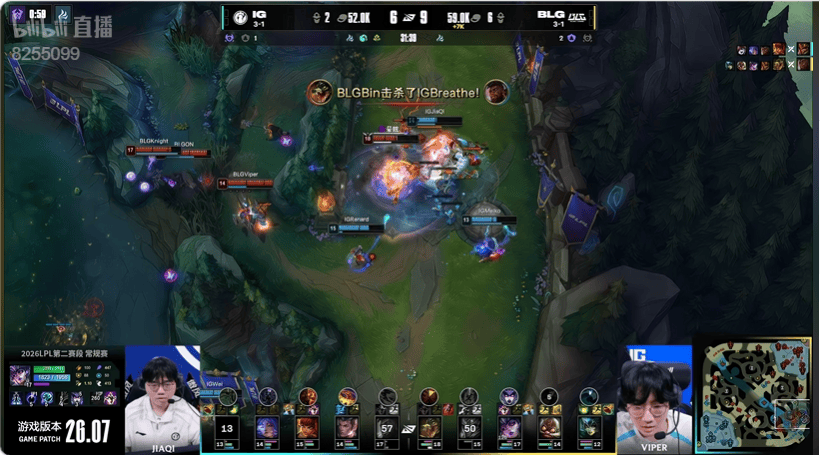820x455 pixels.
Task: Pick the scoreboard portrait with respawn timer 50
Action: (x=468, y=427)
